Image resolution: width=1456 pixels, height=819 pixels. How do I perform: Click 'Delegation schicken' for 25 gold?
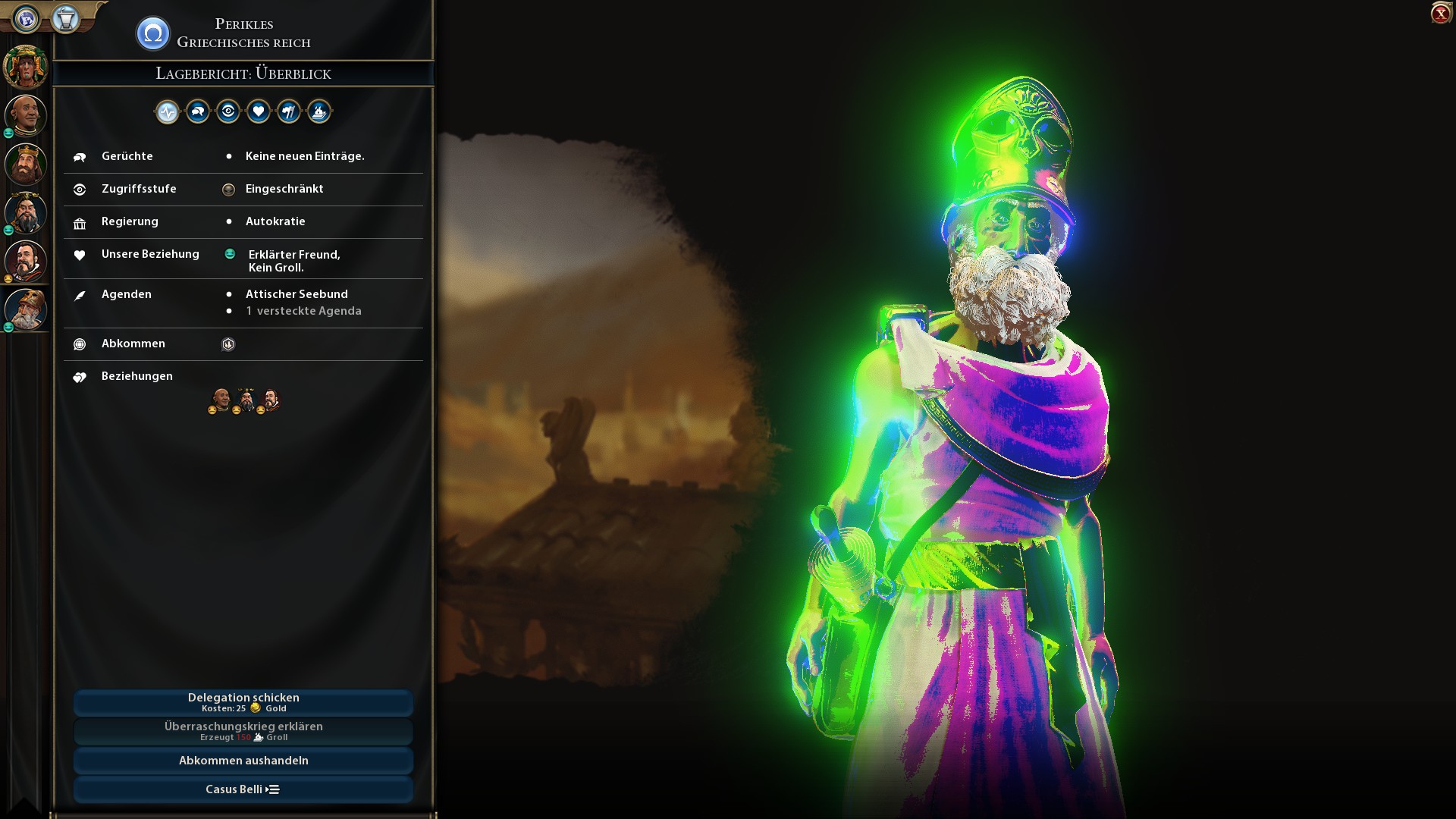pos(243,702)
